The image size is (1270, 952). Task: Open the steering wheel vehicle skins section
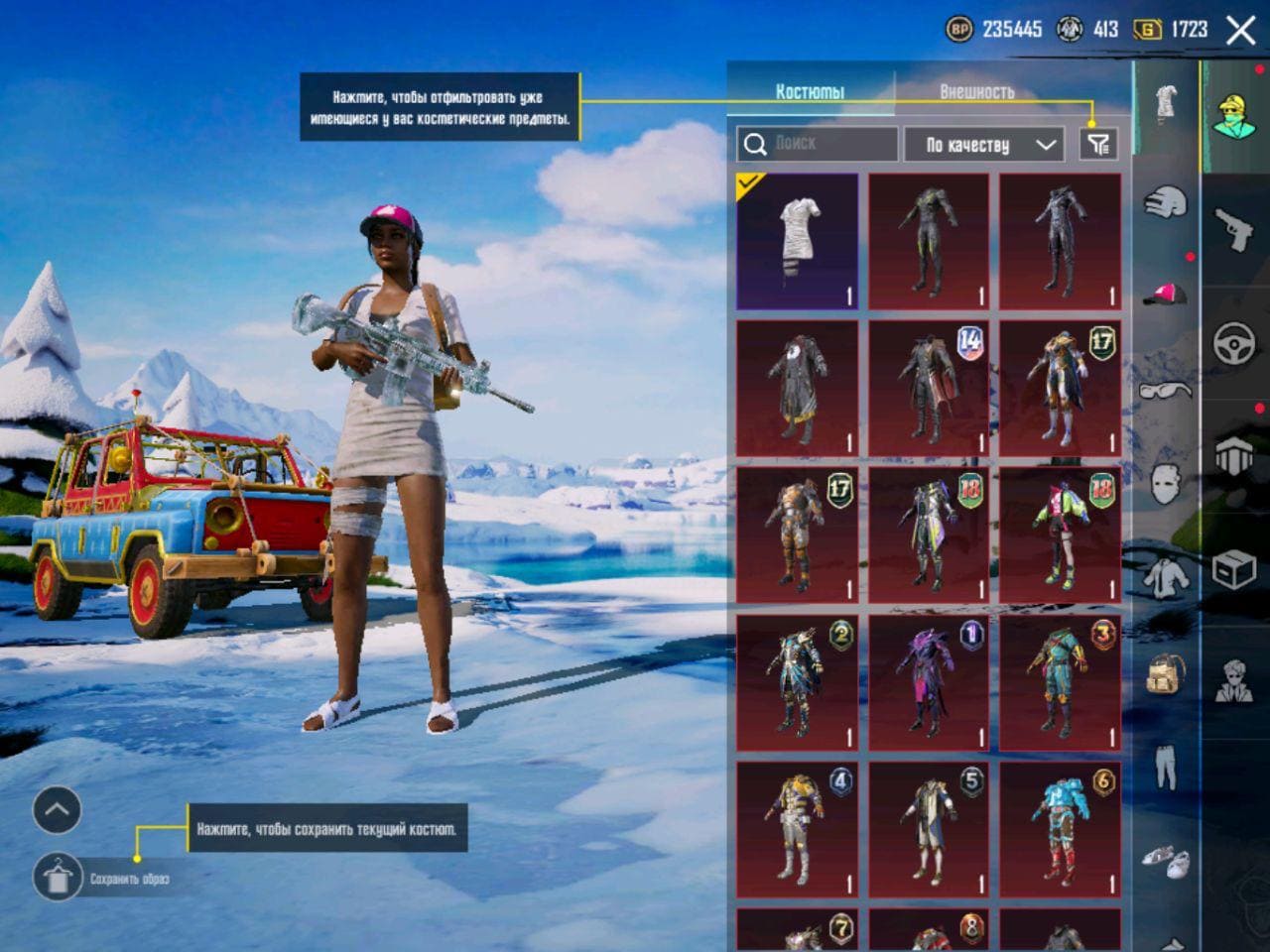coord(1235,343)
